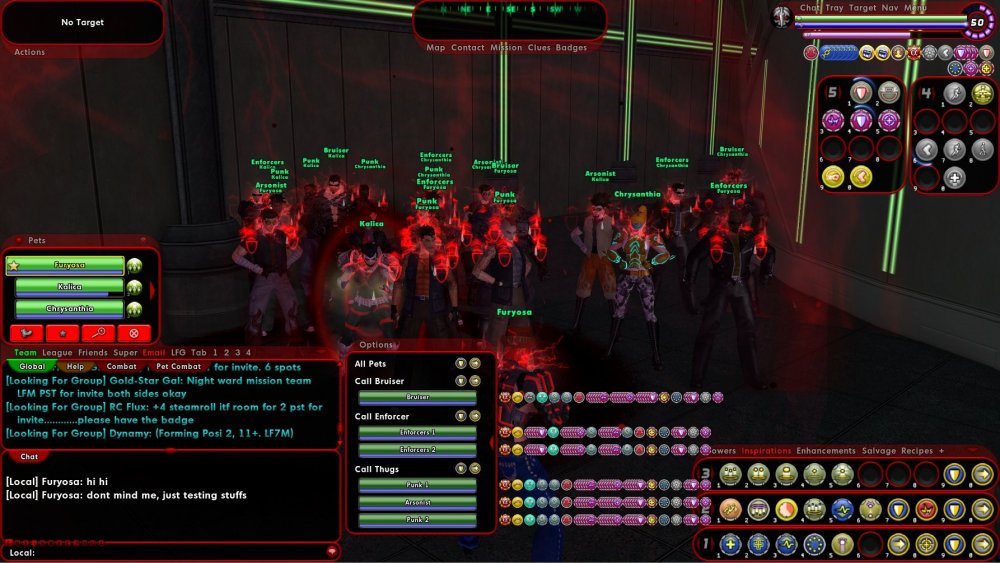The image size is (1000, 563).
Task: Open the Enhancements tab
Action: pyautogui.click(x=826, y=451)
